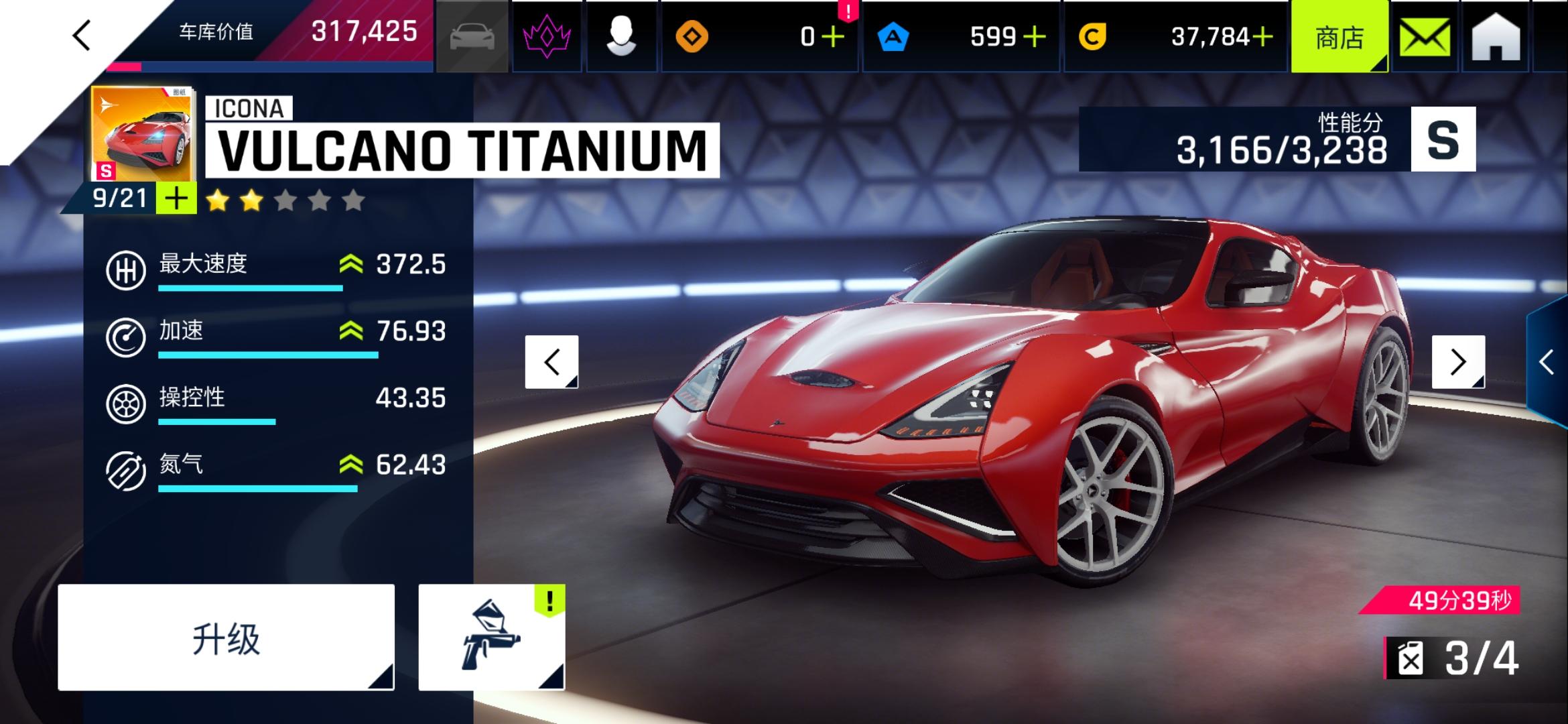Open the paint customization spray-gun icon
Viewport: 1568px width, 724px height.
(x=500, y=637)
